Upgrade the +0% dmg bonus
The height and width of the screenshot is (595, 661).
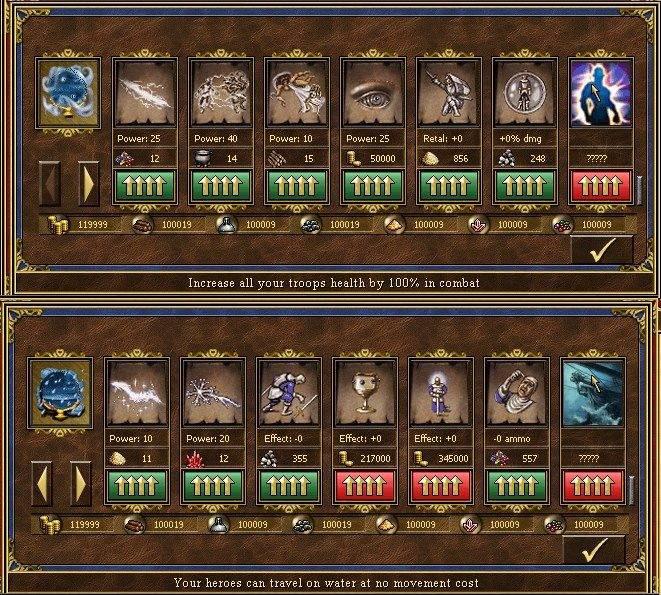click(x=524, y=187)
